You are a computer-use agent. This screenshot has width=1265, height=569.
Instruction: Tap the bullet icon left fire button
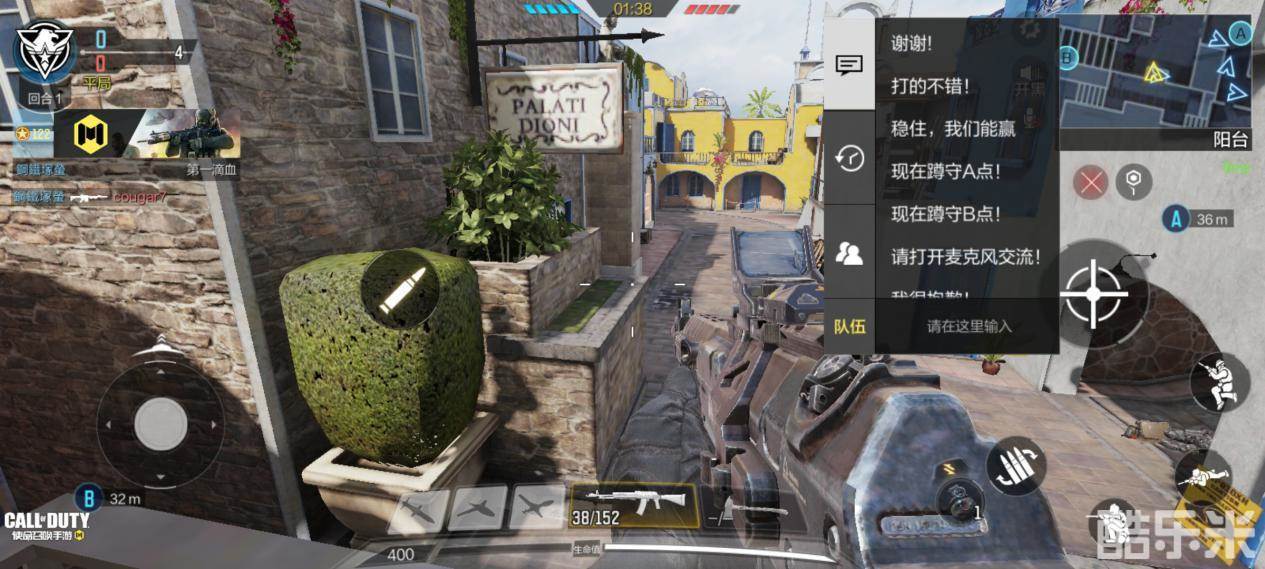click(399, 287)
